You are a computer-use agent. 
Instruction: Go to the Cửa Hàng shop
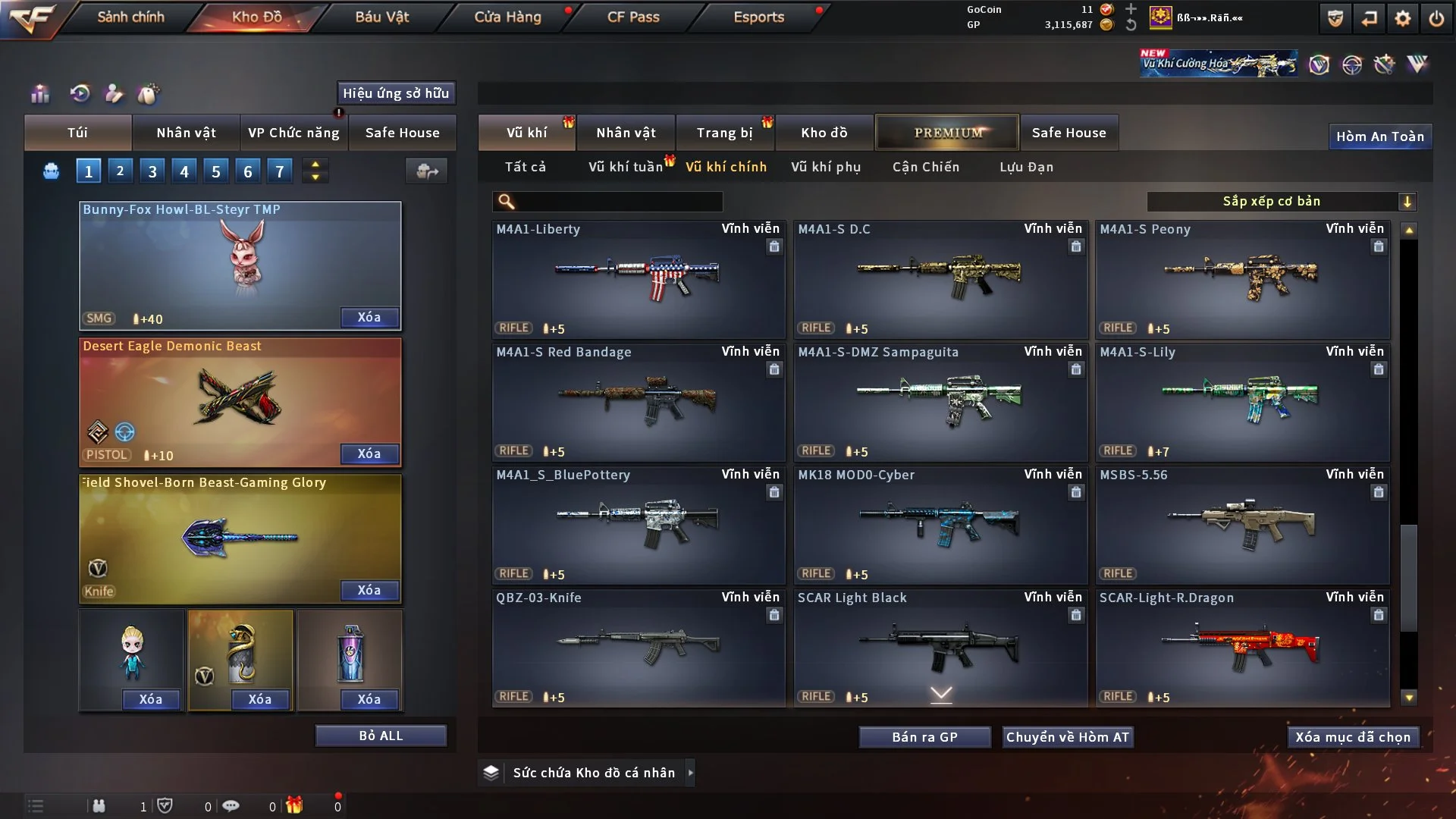click(507, 17)
